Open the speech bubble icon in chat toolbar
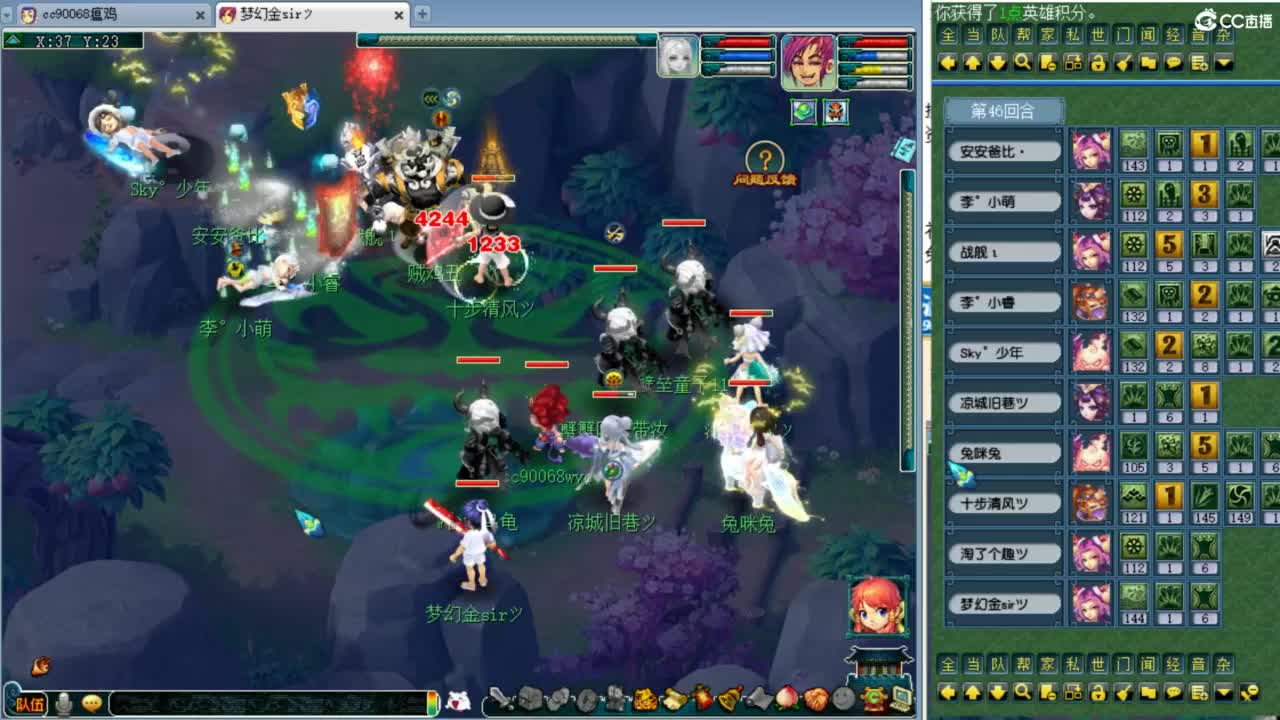The image size is (1280, 720). 1174,63
